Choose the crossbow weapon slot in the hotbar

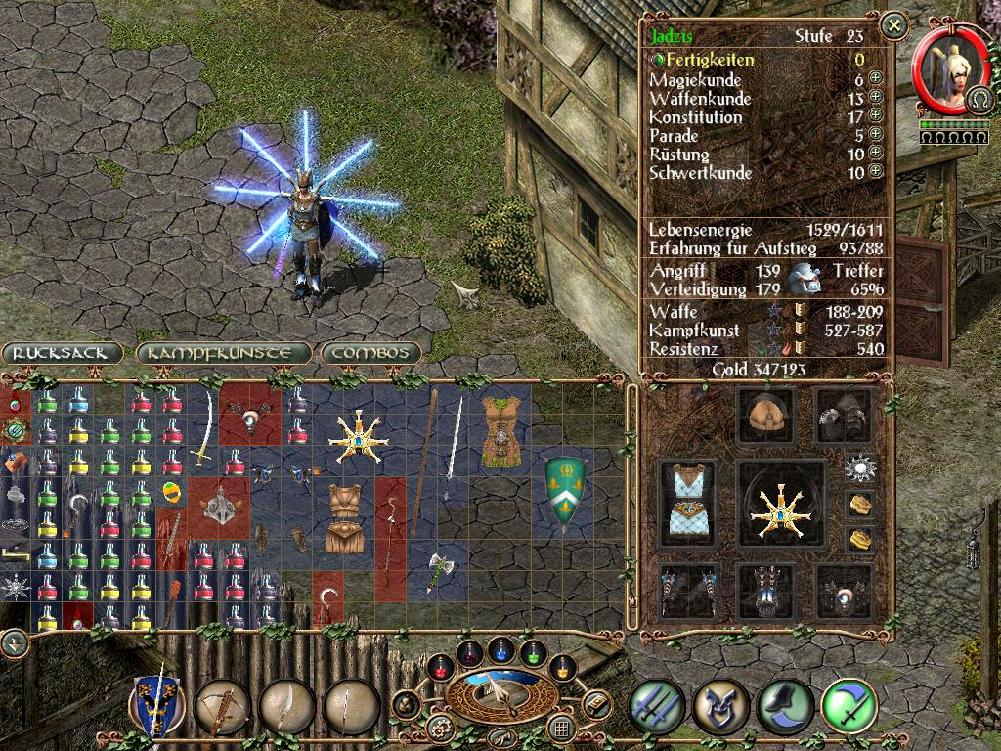(221, 705)
